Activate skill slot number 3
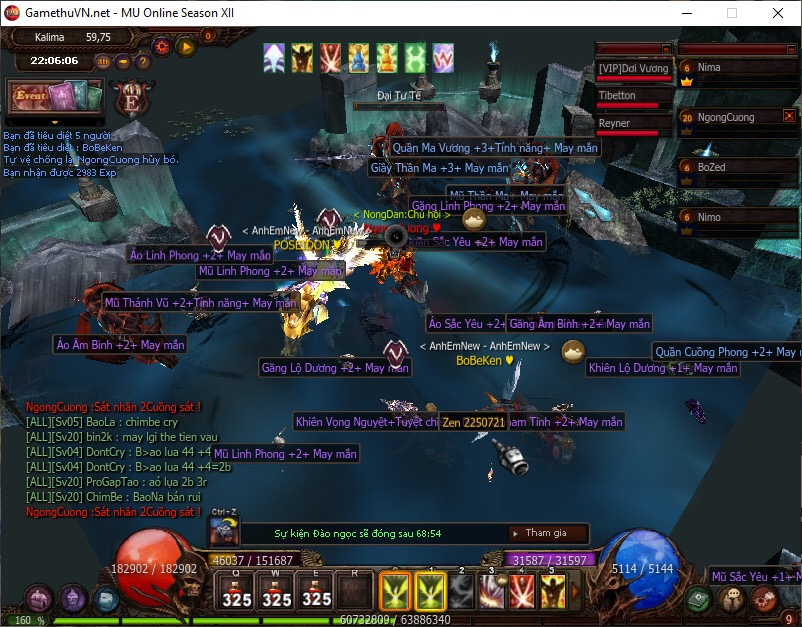The width and height of the screenshot is (802, 627). pyautogui.click(x=491, y=592)
